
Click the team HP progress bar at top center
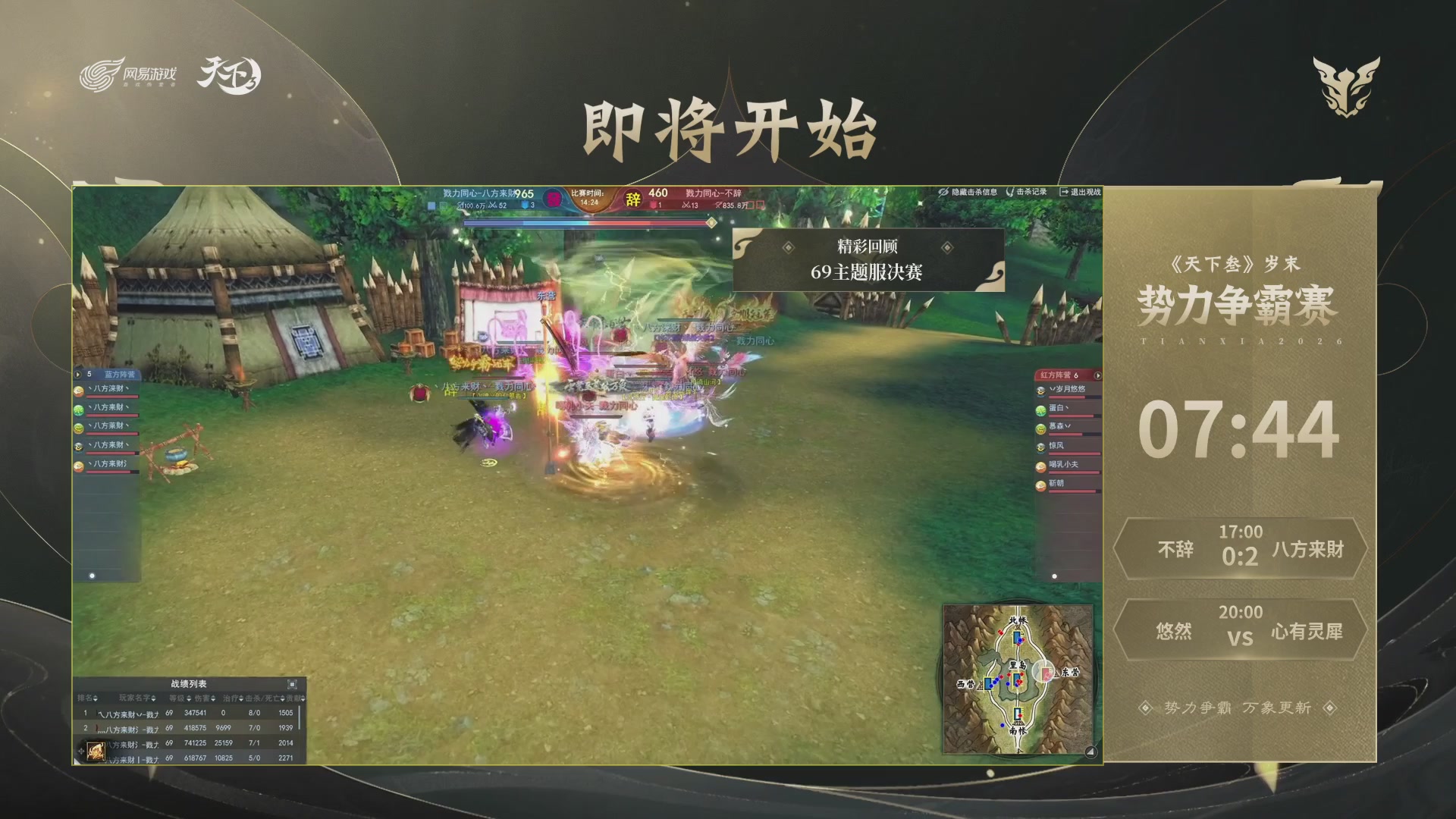[584, 223]
